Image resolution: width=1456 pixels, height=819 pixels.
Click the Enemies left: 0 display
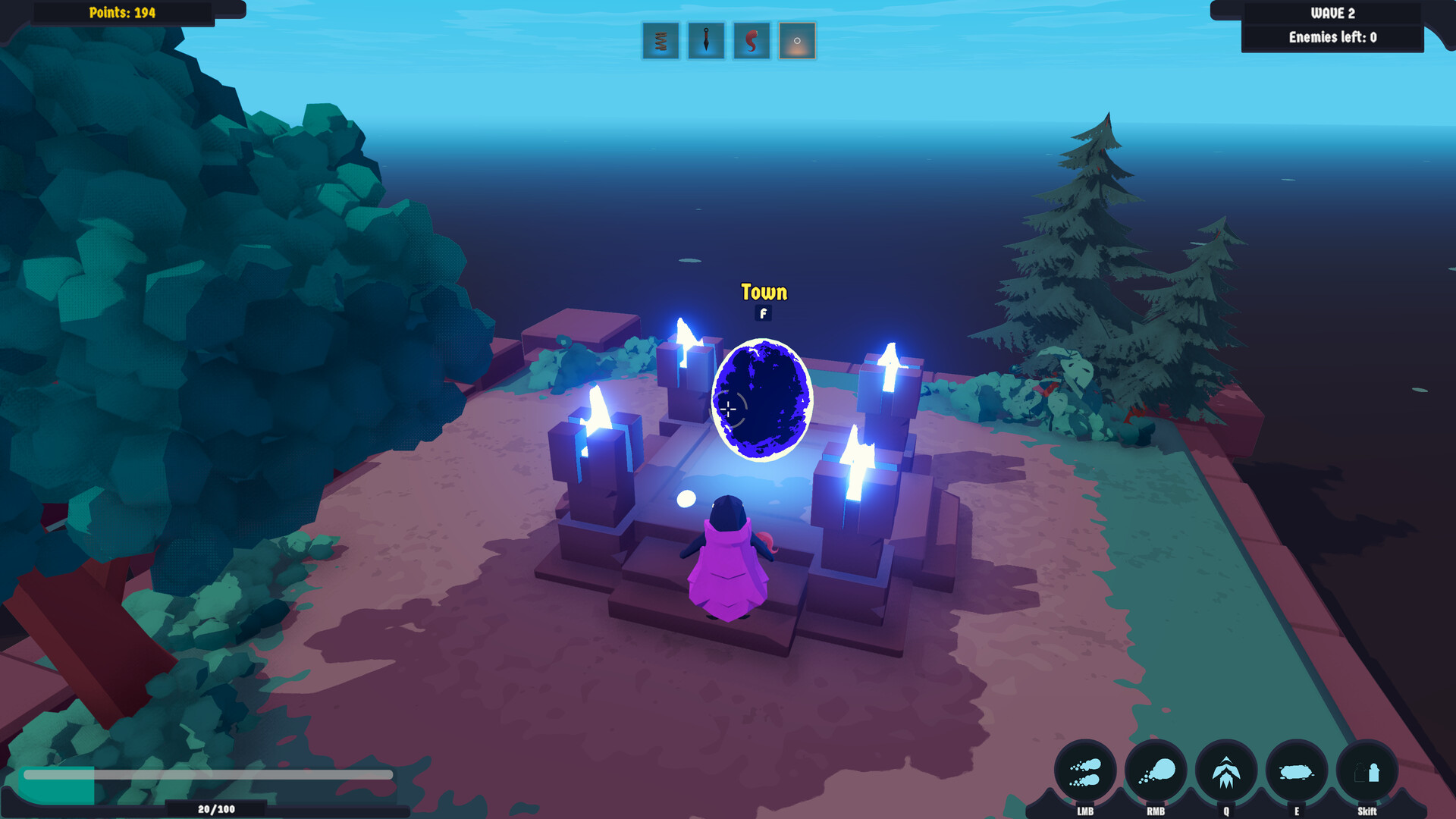click(x=1332, y=36)
